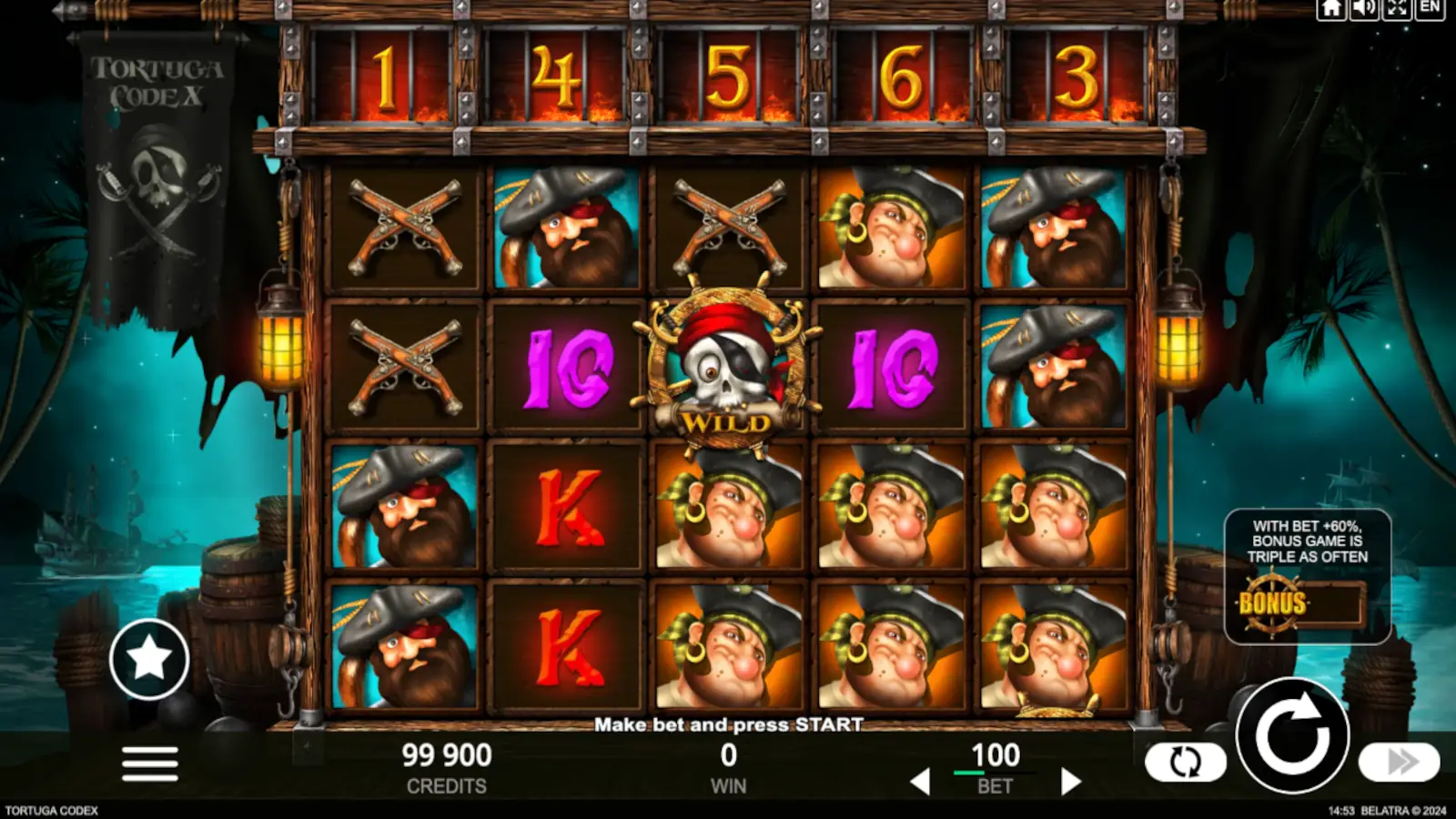Open the star favorites icon
Image resolution: width=1456 pixels, height=819 pixels.
click(148, 658)
